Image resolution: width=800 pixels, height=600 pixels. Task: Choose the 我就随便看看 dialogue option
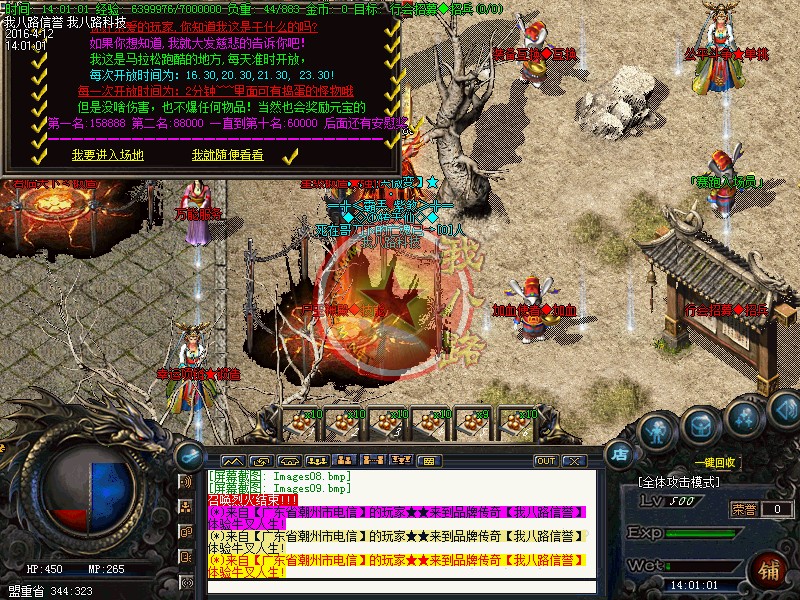point(227,155)
